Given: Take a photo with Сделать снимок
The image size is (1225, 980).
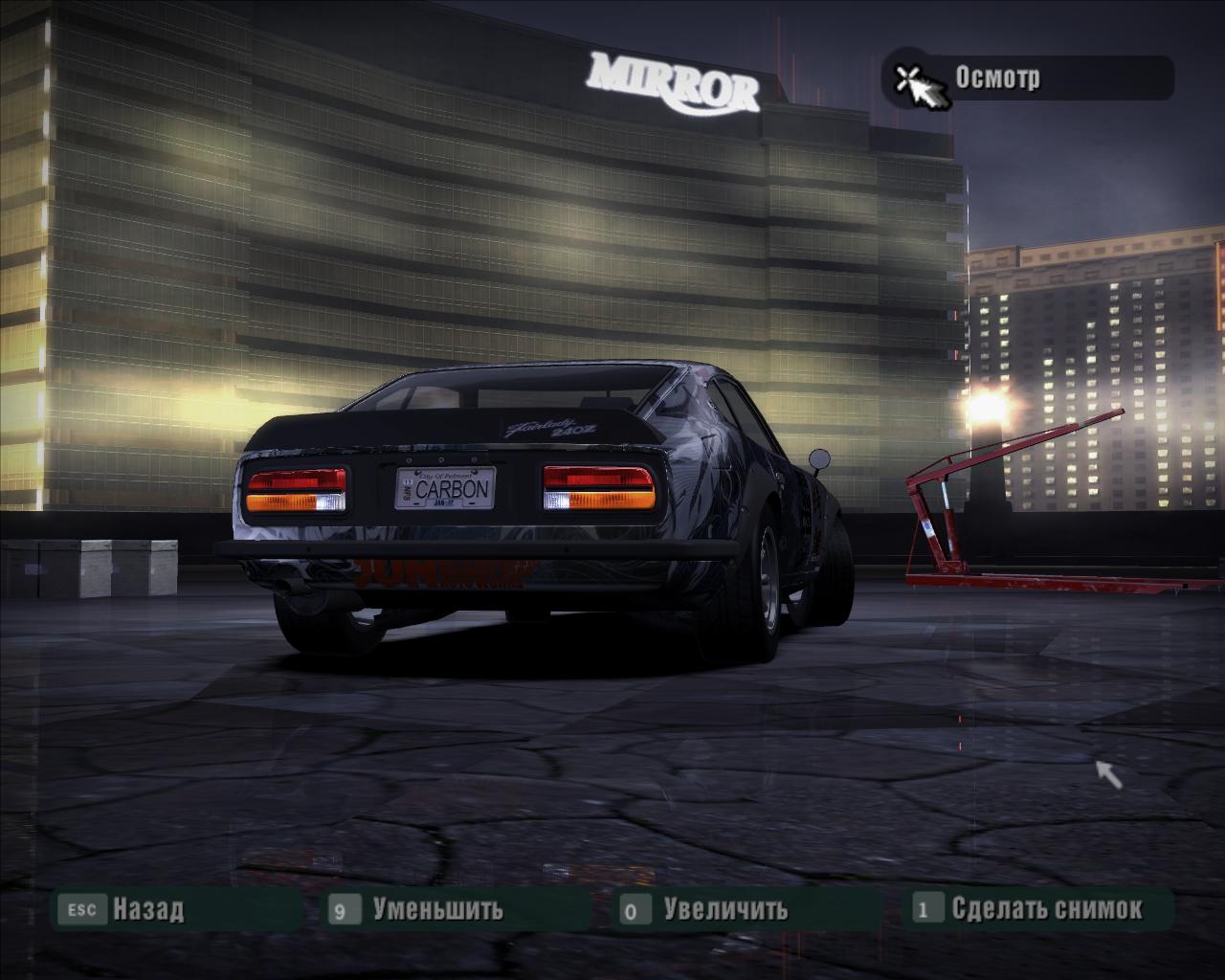Looking at the screenshot, I should pyautogui.click(x=1045, y=908).
